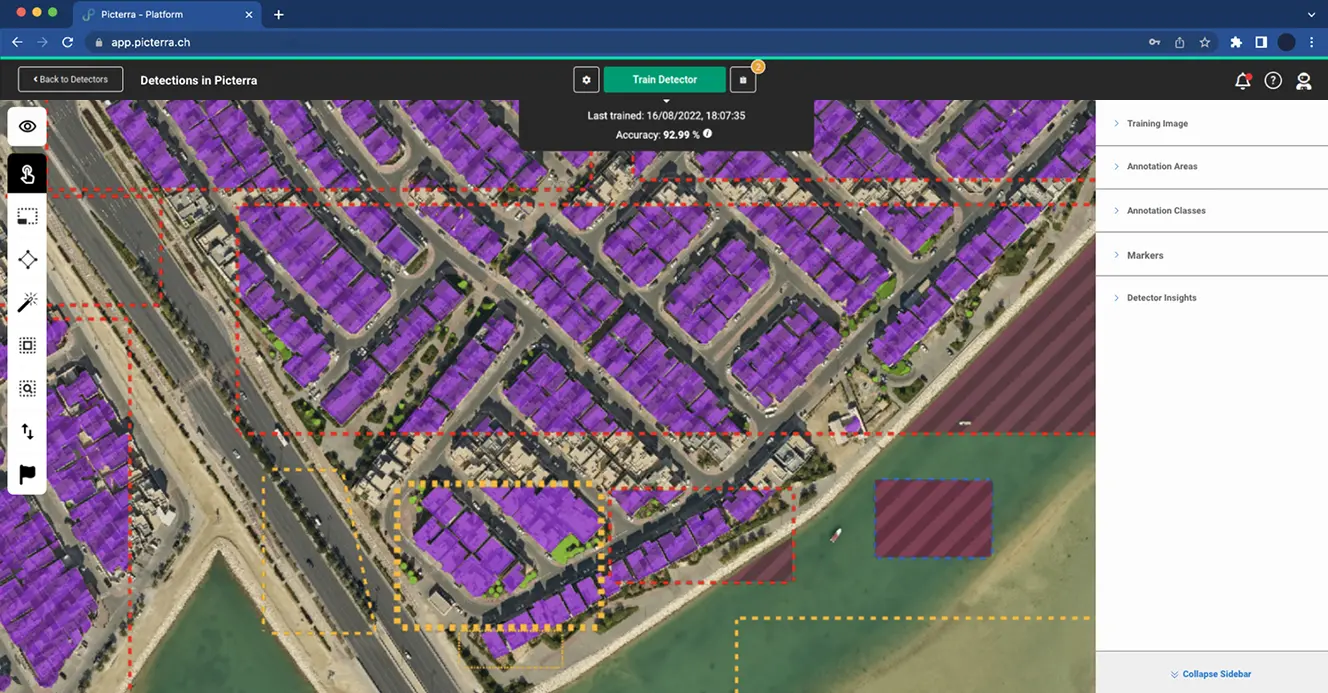This screenshot has width=1328, height=693.
Task: Go back to Detectors
Action: 70,80
